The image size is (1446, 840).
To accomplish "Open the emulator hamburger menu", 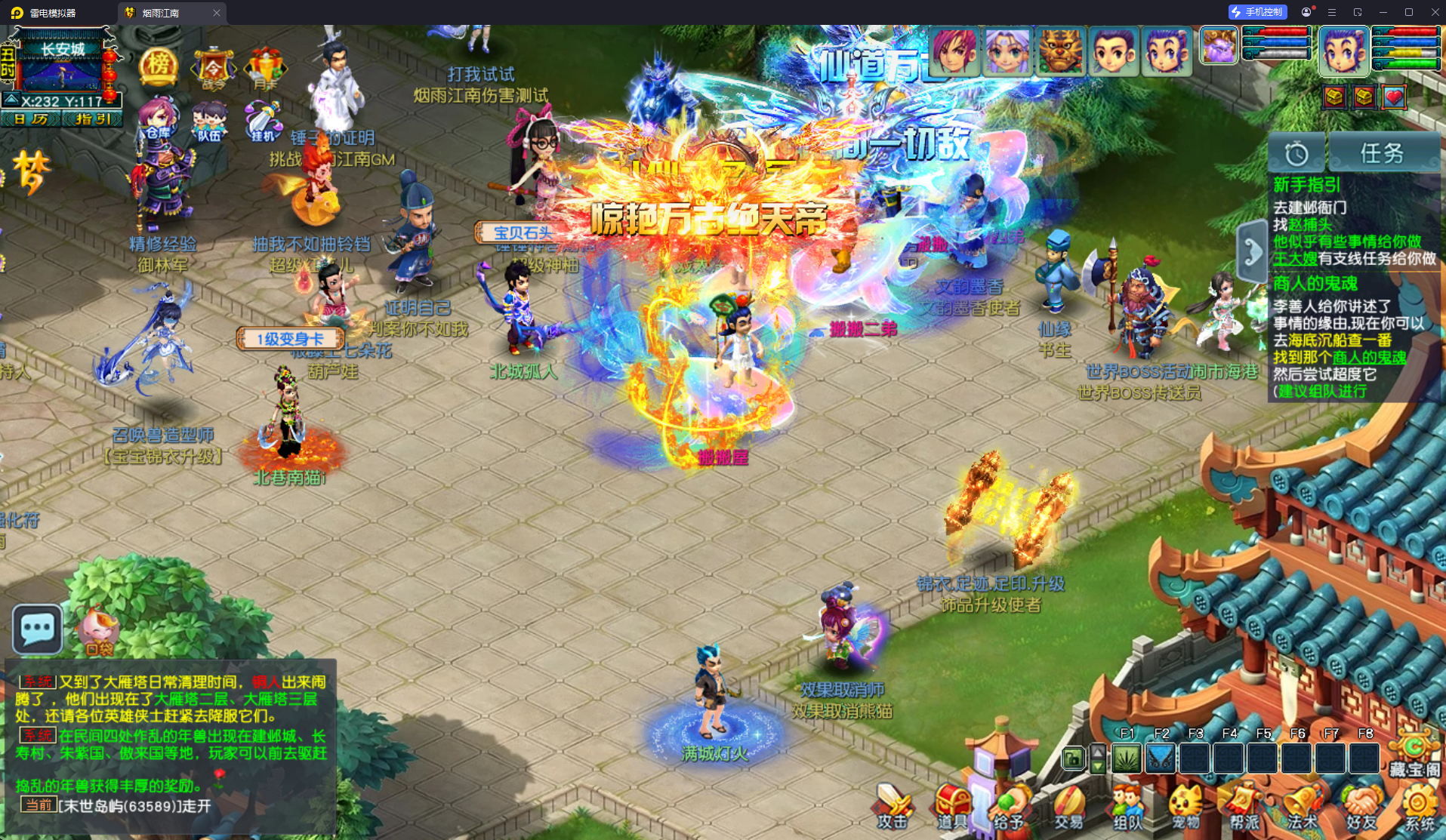I will coord(1332,12).
